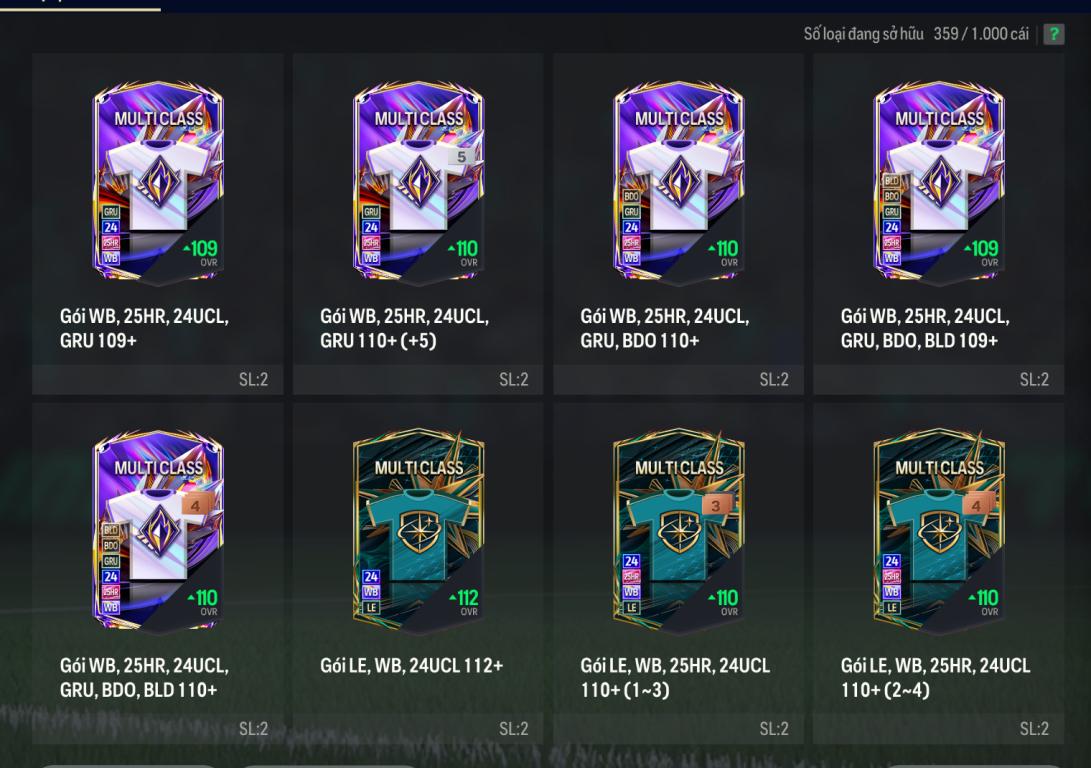Click the green question mark help icon
1091x768 pixels.
(x=1053, y=34)
